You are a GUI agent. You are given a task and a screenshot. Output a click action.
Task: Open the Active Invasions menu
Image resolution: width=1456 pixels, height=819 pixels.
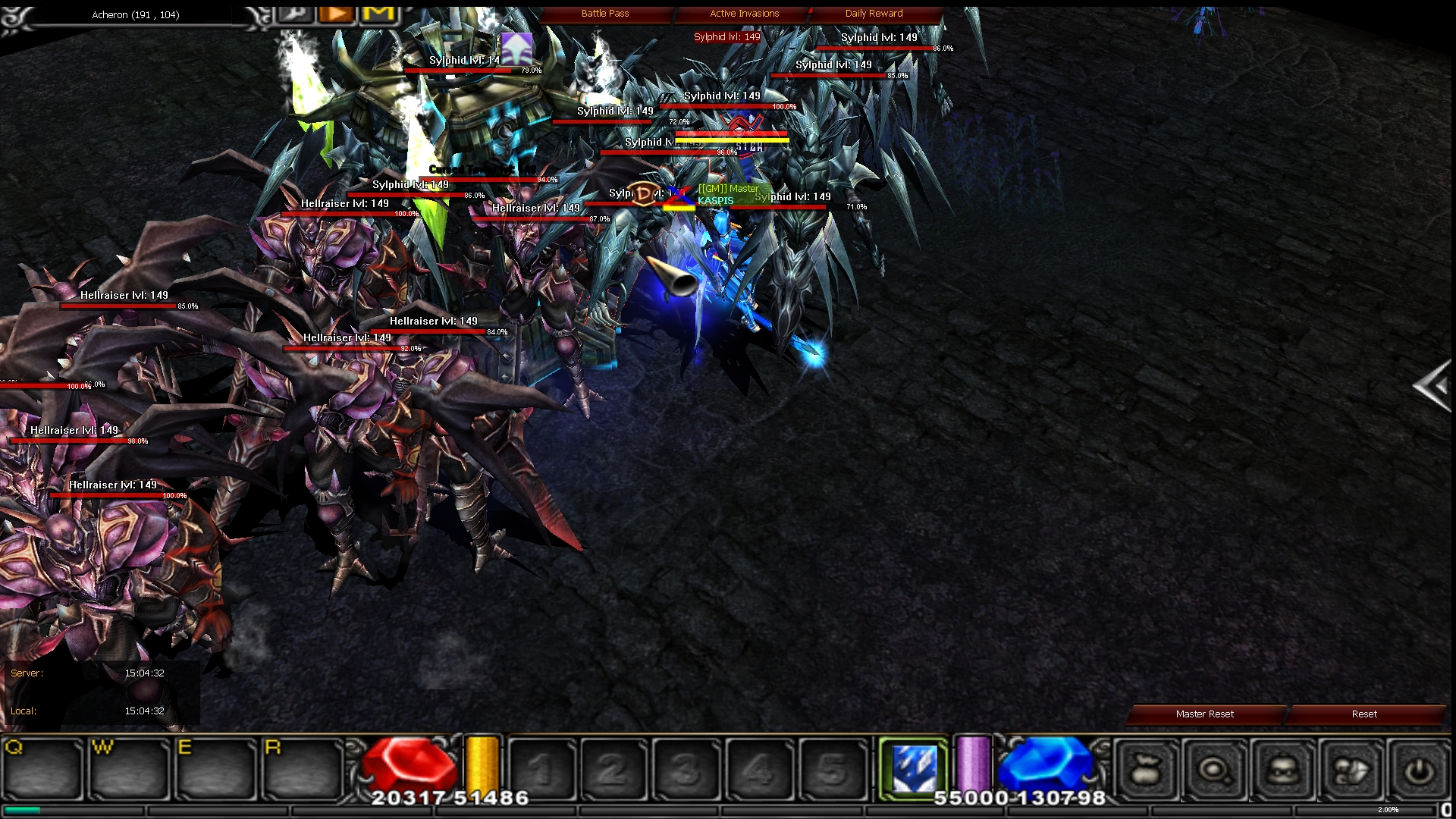[743, 13]
